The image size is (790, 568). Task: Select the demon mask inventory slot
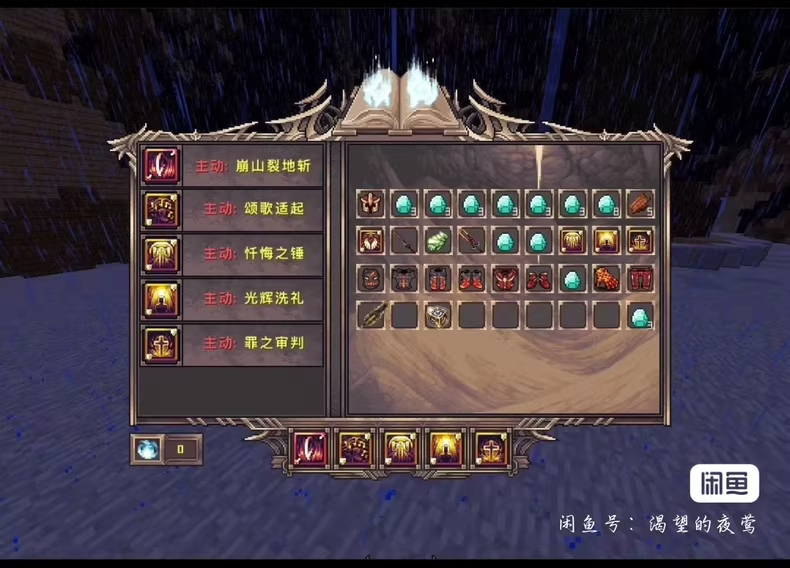(371, 279)
